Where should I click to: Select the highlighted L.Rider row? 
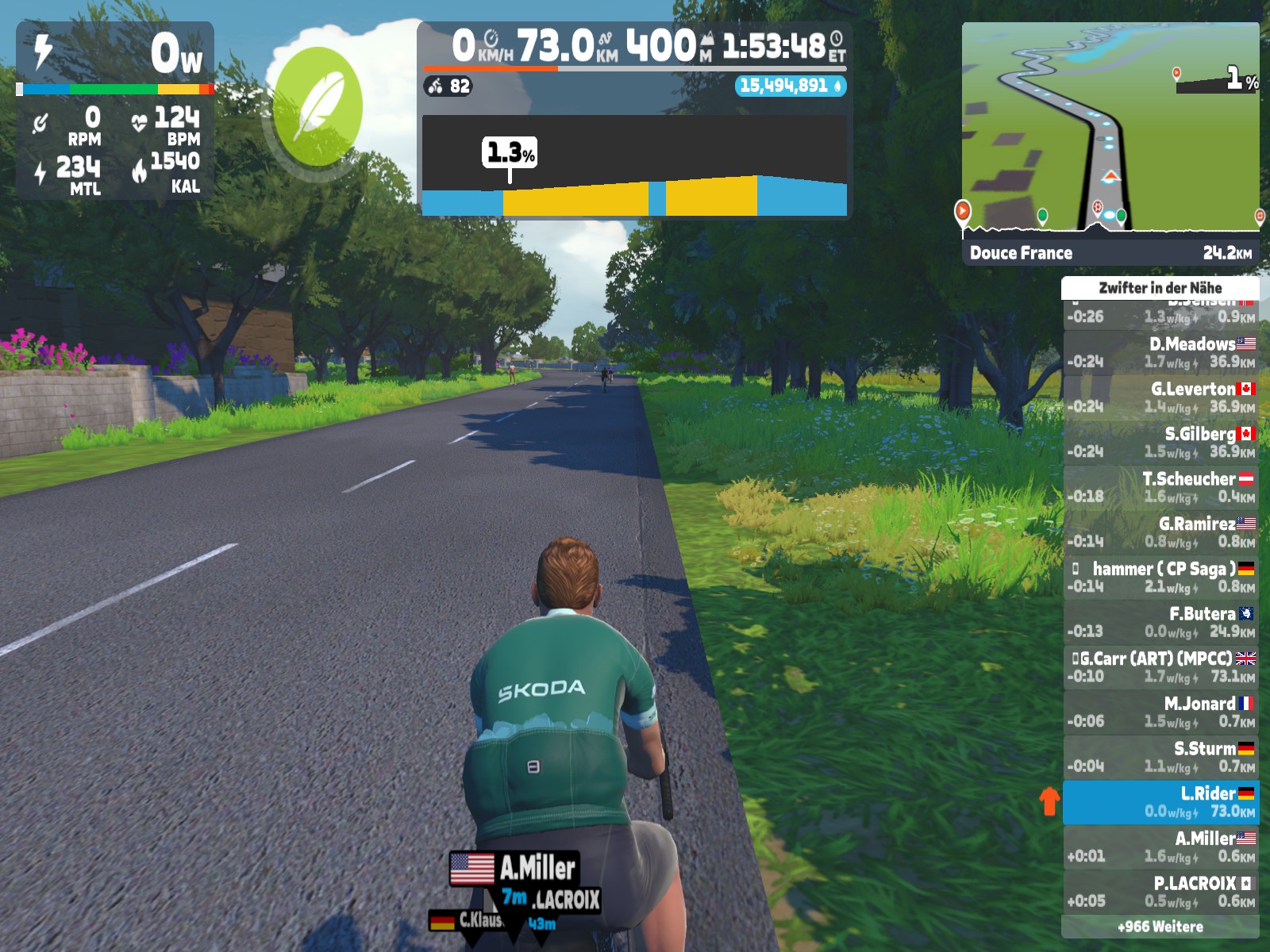pyautogui.click(x=1160, y=802)
